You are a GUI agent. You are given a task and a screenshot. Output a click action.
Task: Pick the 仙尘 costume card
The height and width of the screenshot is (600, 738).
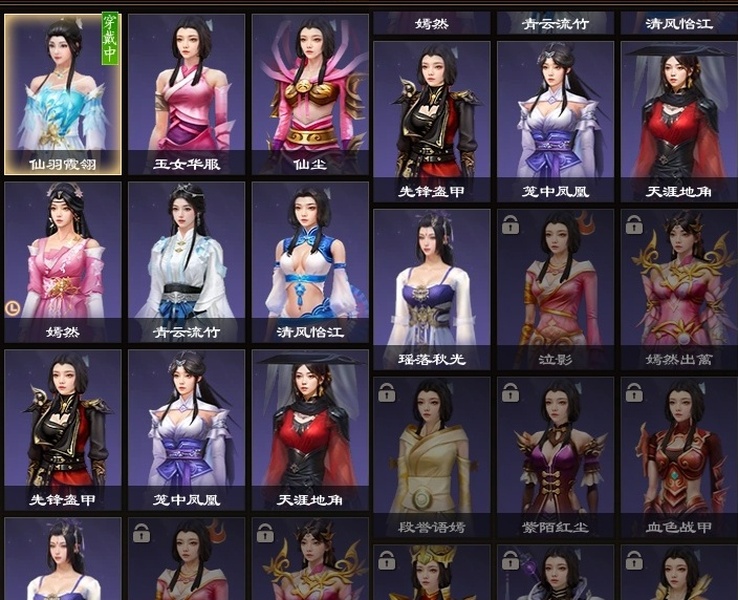pos(310,93)
